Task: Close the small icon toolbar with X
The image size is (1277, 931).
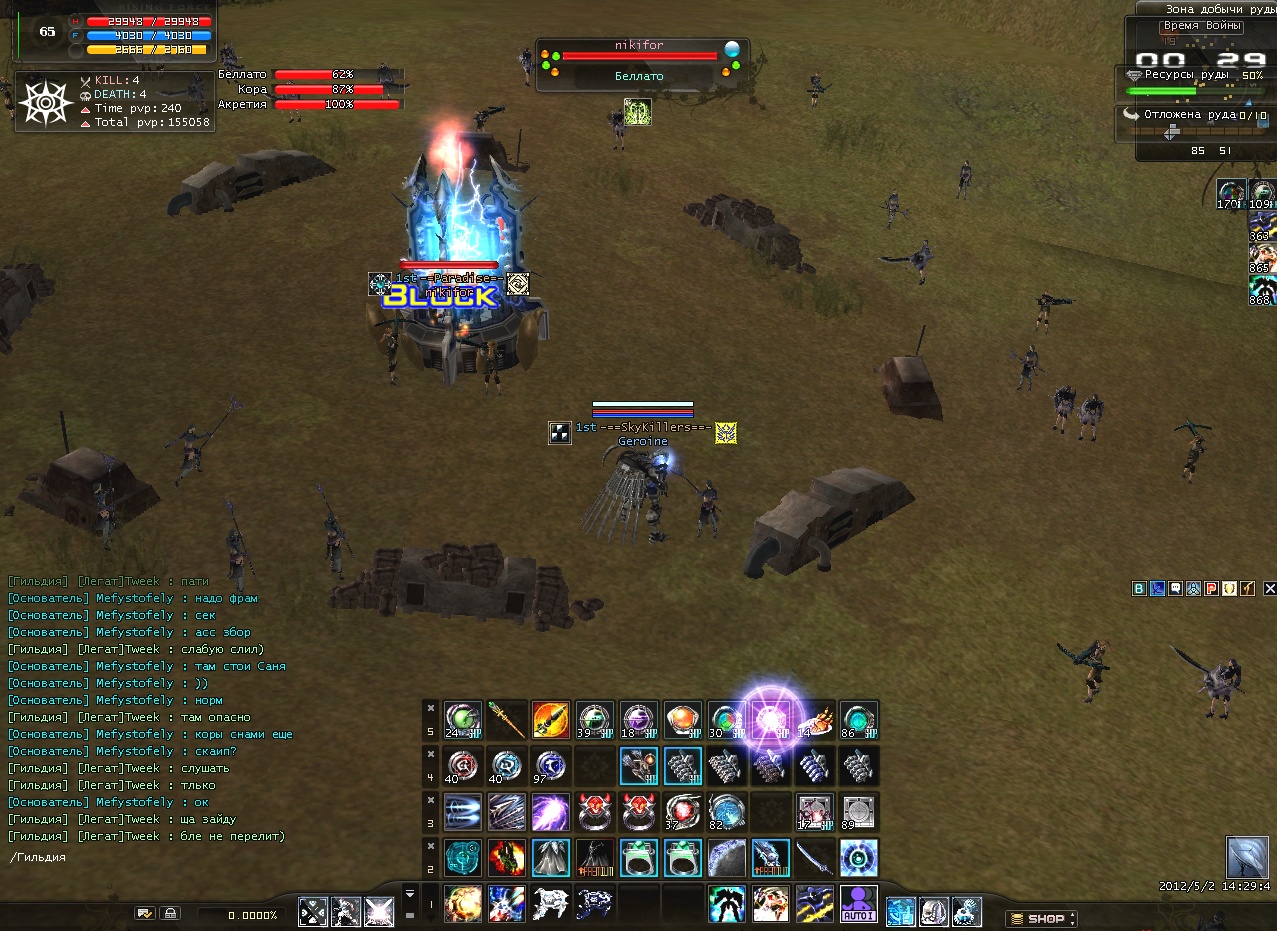Action: pyautogui.click(x=1269, y=589)
